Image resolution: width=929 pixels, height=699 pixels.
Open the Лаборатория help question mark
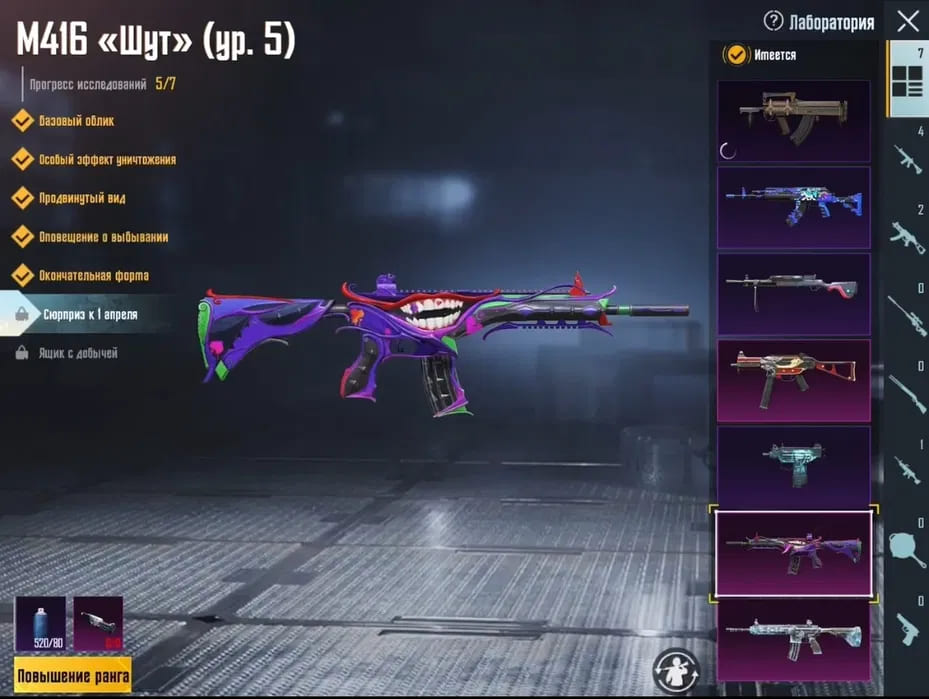tap(773, 21)
